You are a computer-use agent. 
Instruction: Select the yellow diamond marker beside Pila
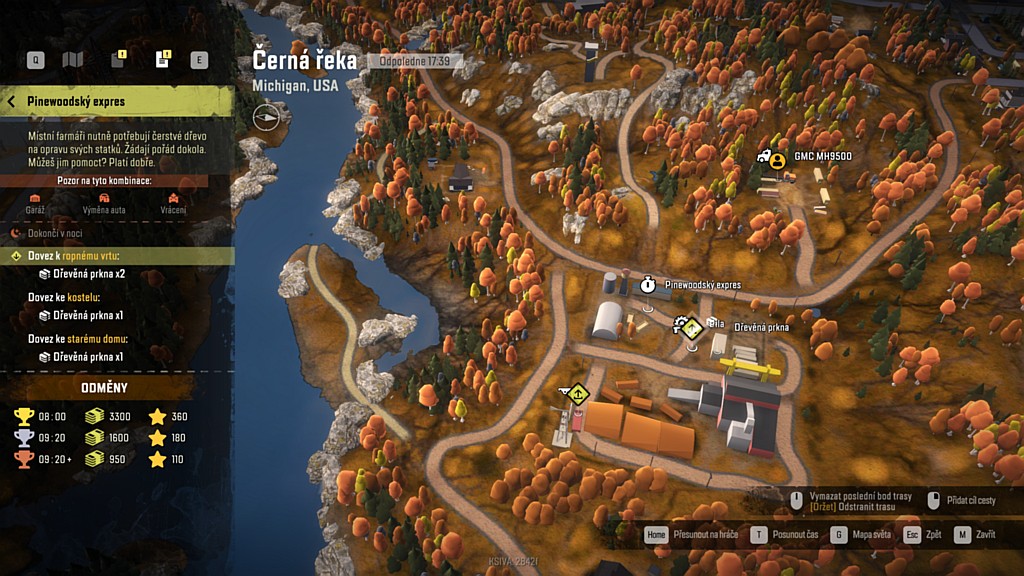[x=691, y=326]
